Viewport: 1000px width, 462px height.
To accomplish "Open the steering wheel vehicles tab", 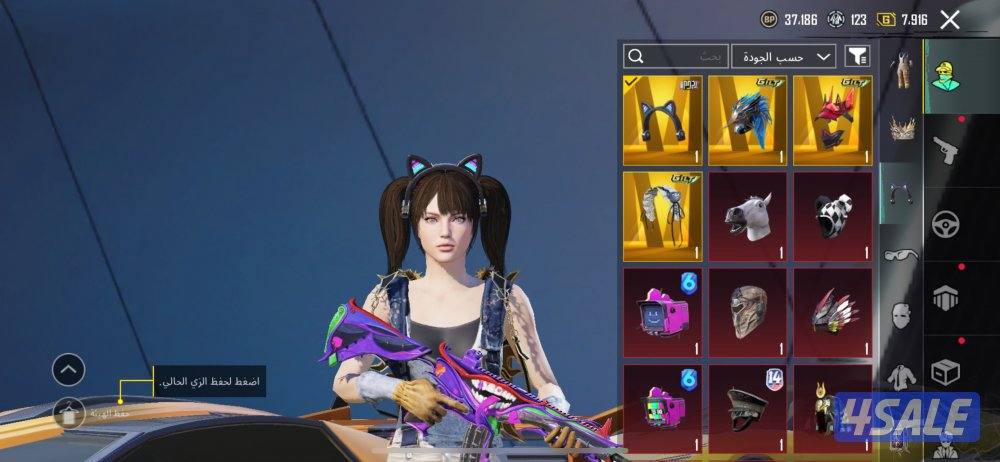I will click(944, 224).
